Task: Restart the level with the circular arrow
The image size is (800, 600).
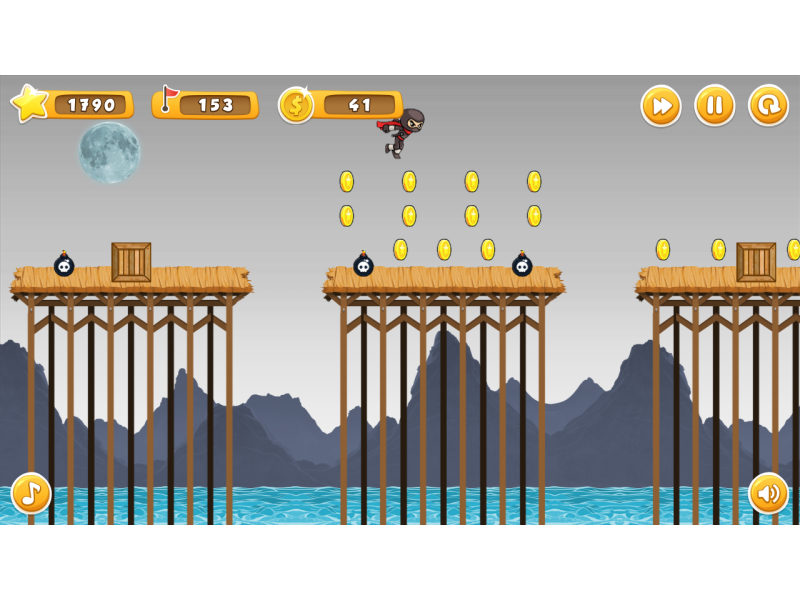Action: [768, 105]
